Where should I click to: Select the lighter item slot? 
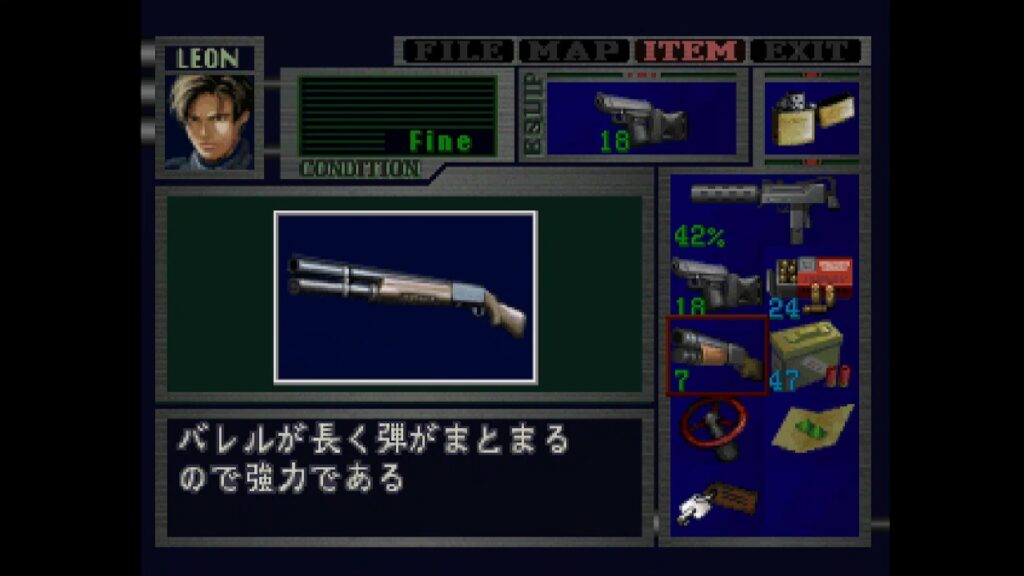coord(811,119)
